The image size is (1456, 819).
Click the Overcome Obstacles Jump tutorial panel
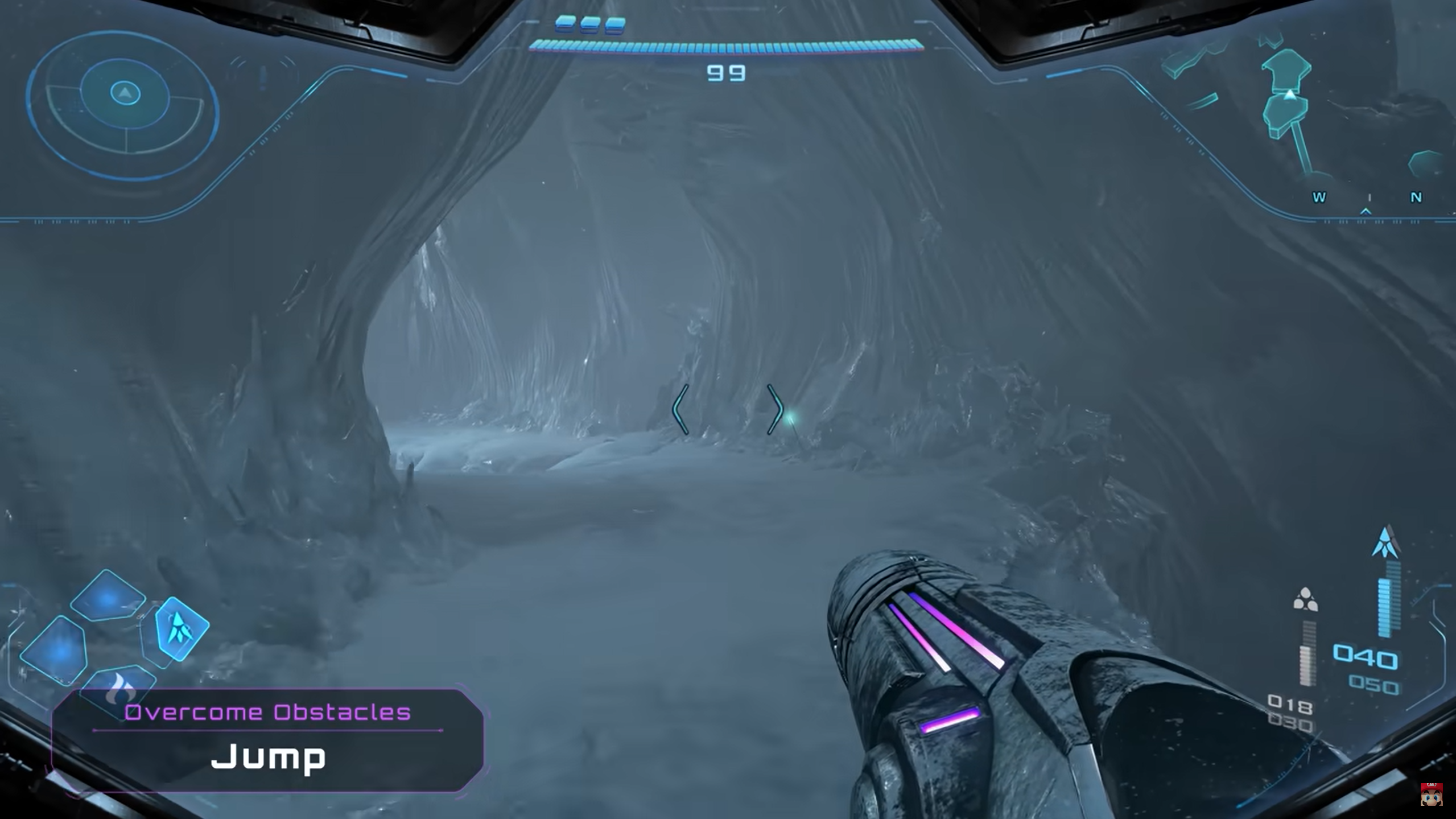click(x=267, y=740)
